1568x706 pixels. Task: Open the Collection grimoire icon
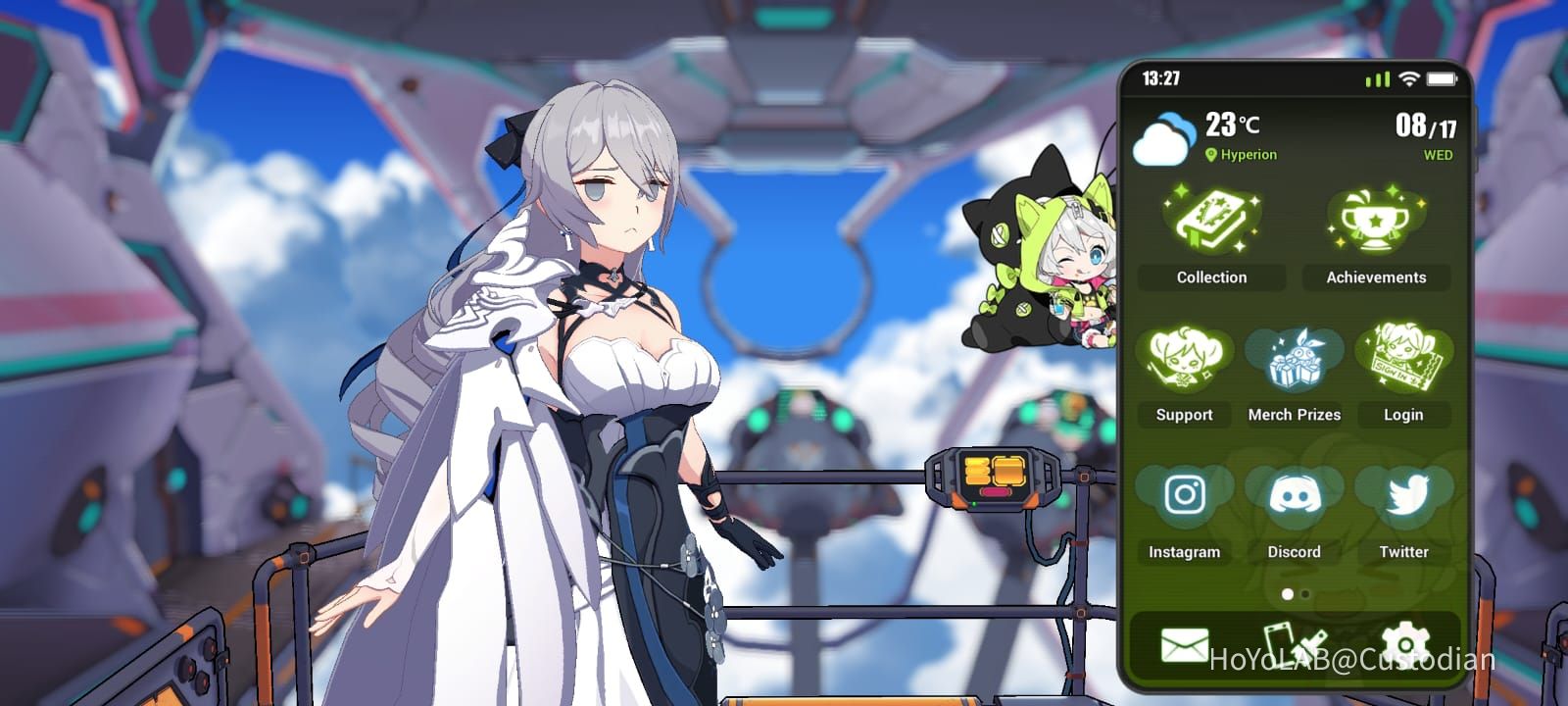click(1211, 221)
